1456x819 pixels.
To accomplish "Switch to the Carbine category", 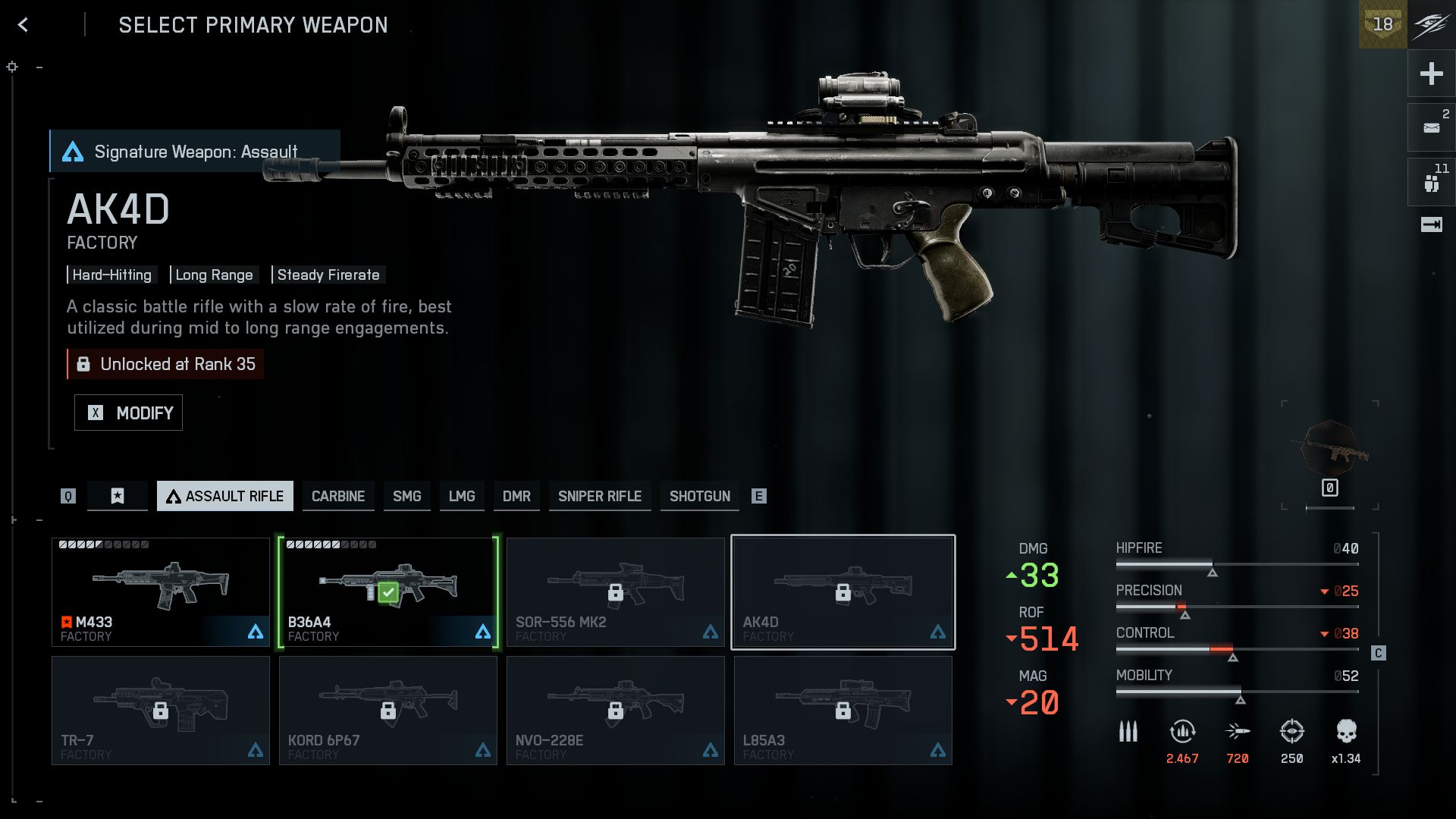I will point(338,496).
